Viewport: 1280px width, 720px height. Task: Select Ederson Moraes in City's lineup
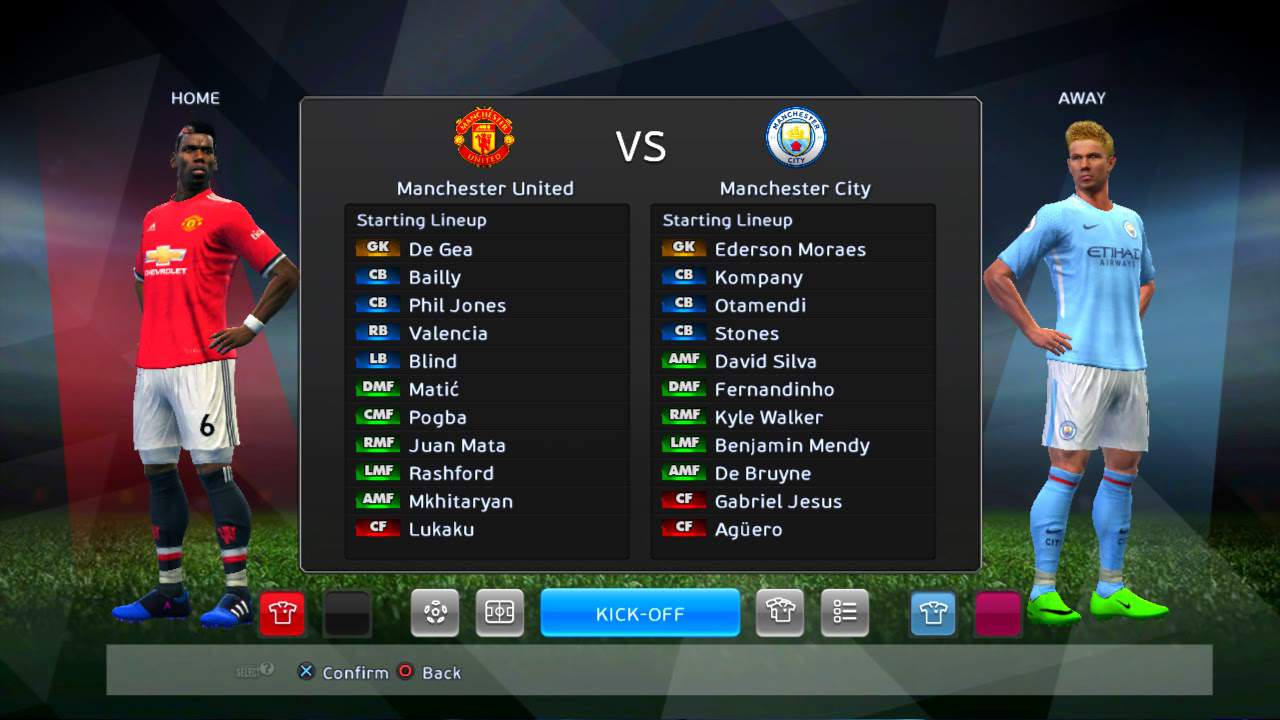coord(789,249)
